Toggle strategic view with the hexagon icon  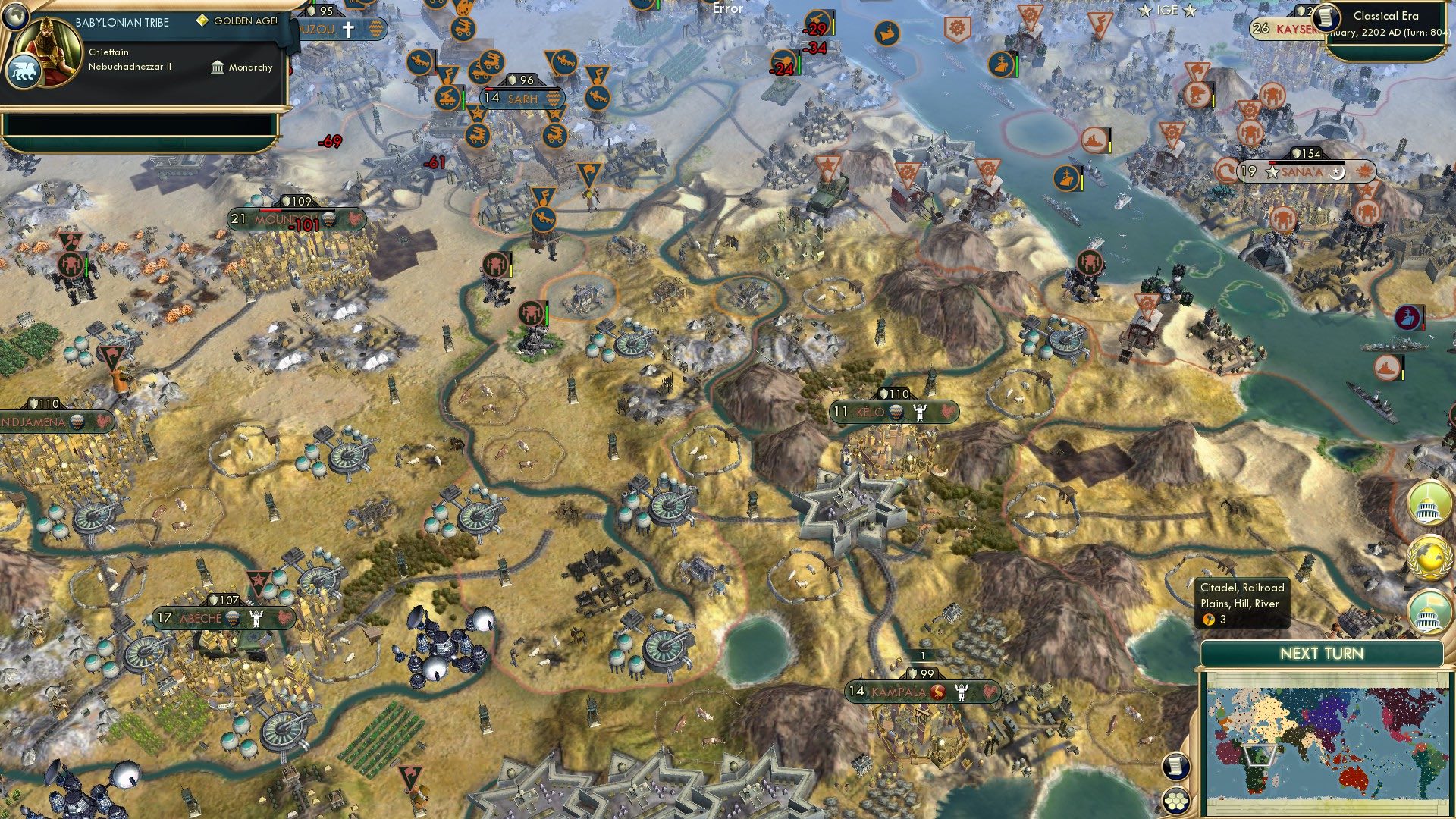click(1174, 800)
